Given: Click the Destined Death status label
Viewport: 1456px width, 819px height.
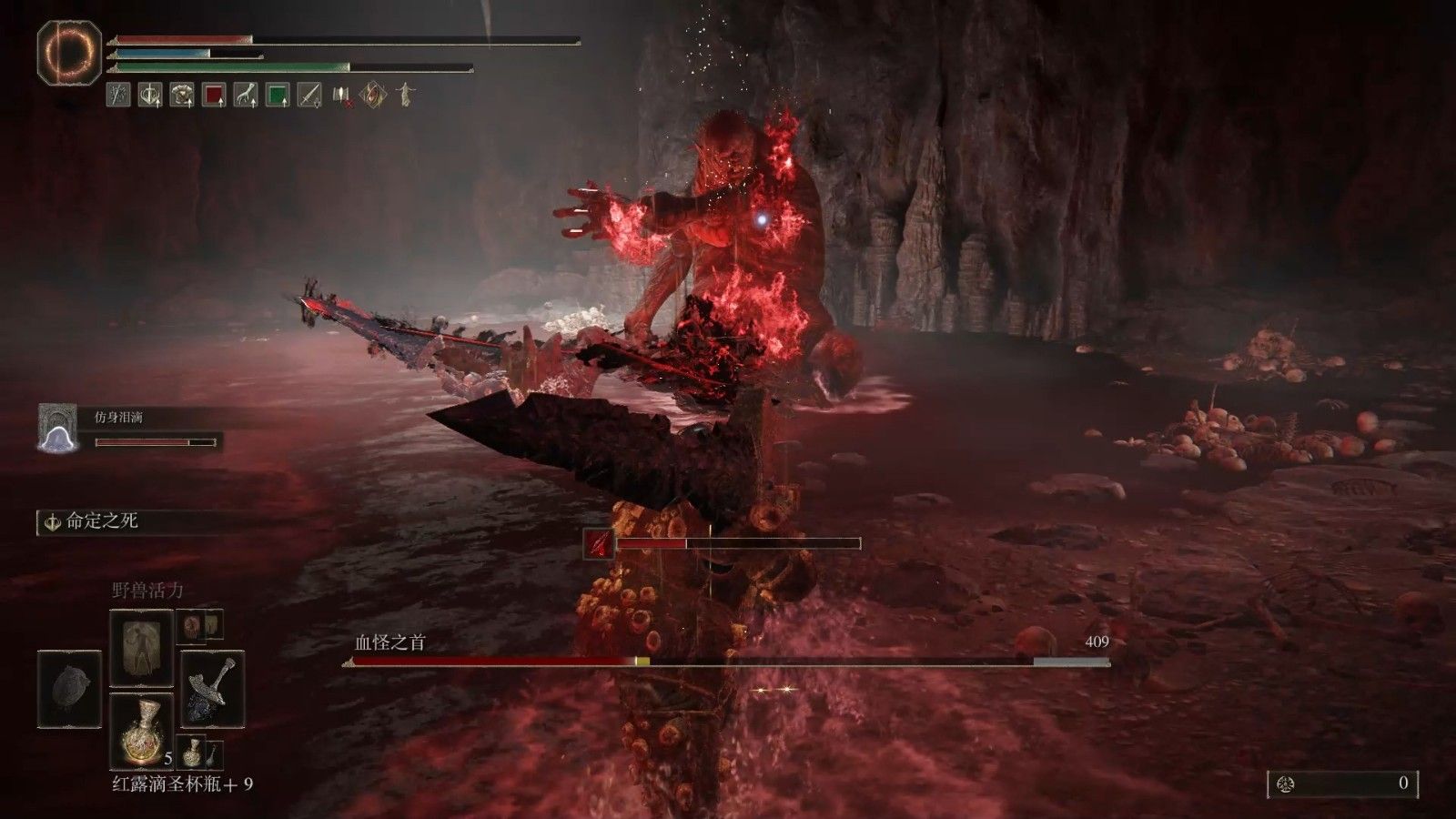Looking at the screenshot, I should (102, 522).
